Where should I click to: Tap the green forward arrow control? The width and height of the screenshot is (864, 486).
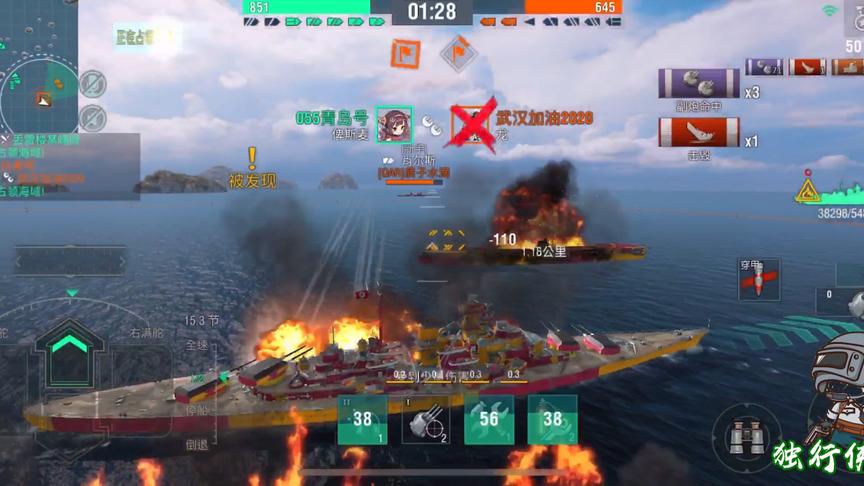click(69, 344)
